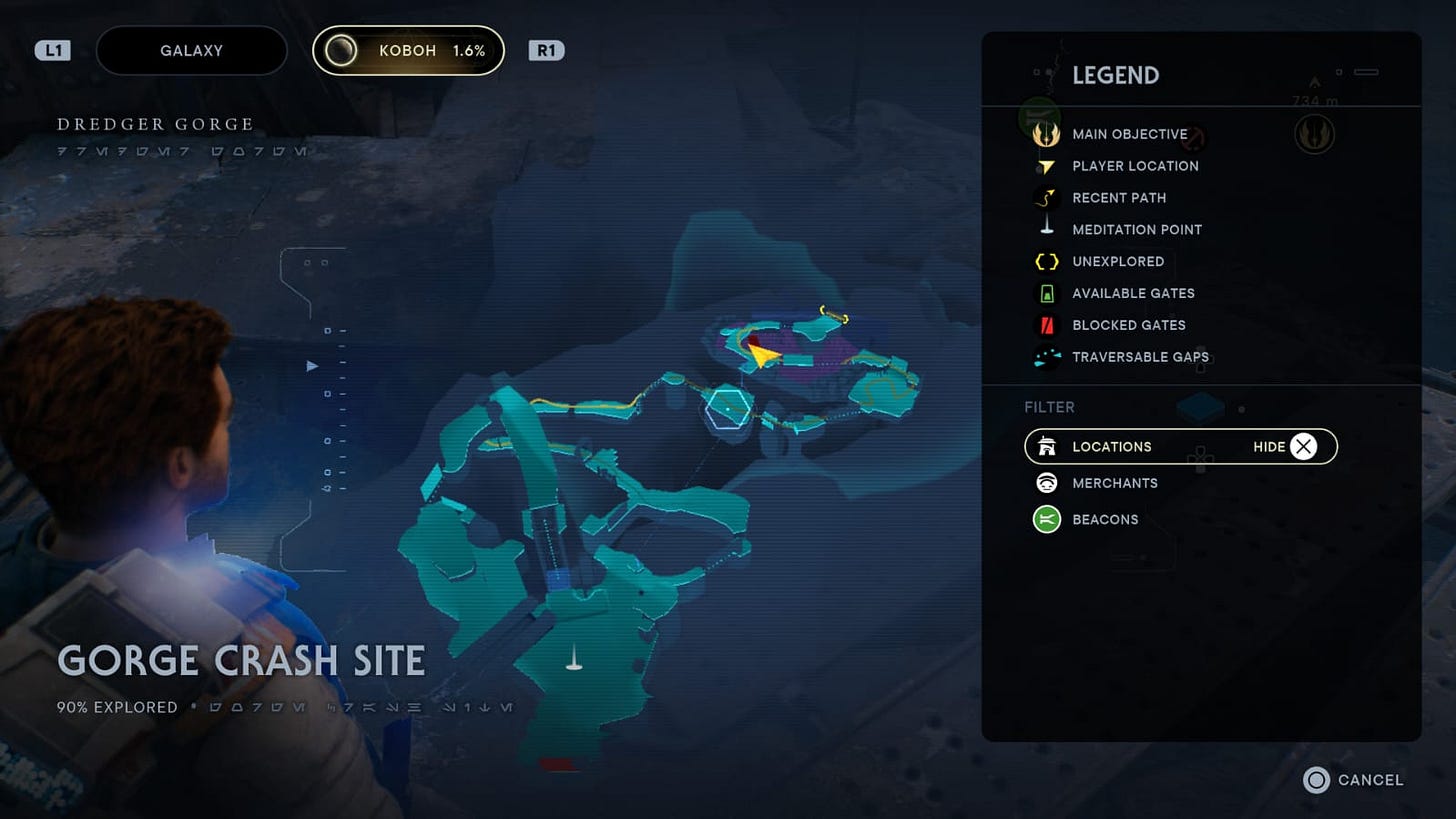Cancel and close the map
This screenshot has height=819, width=1456.
tap(1353, 780)
